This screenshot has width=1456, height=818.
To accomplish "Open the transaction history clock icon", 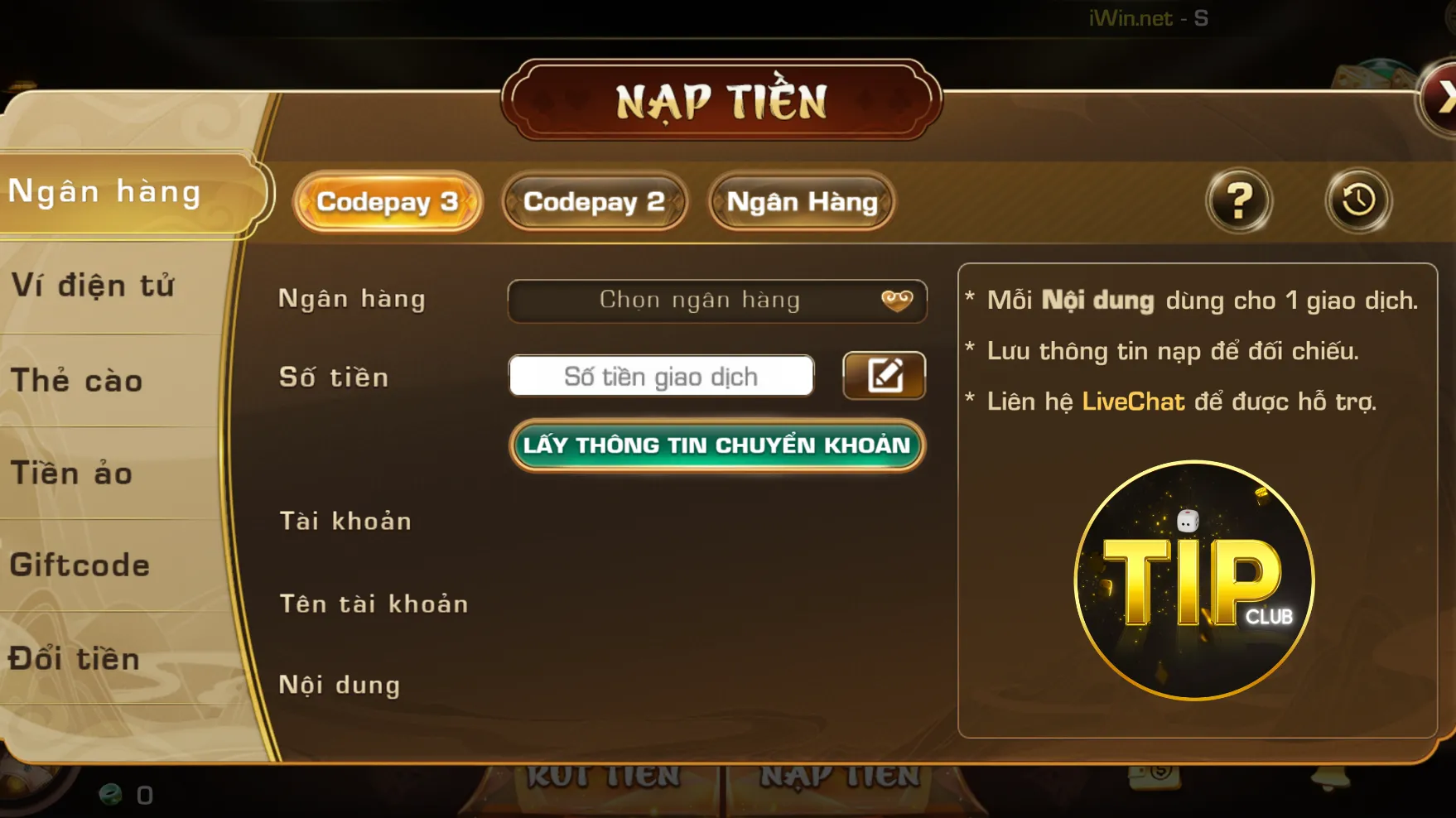I will [1355, 201].
